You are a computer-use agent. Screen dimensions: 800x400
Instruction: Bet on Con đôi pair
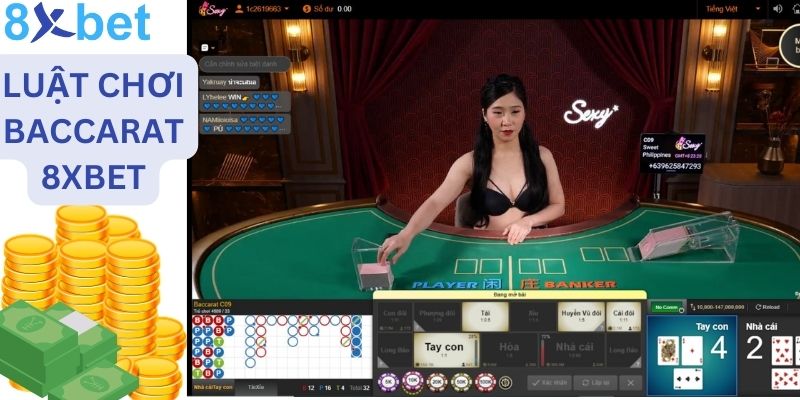click(x=395, y=312)
